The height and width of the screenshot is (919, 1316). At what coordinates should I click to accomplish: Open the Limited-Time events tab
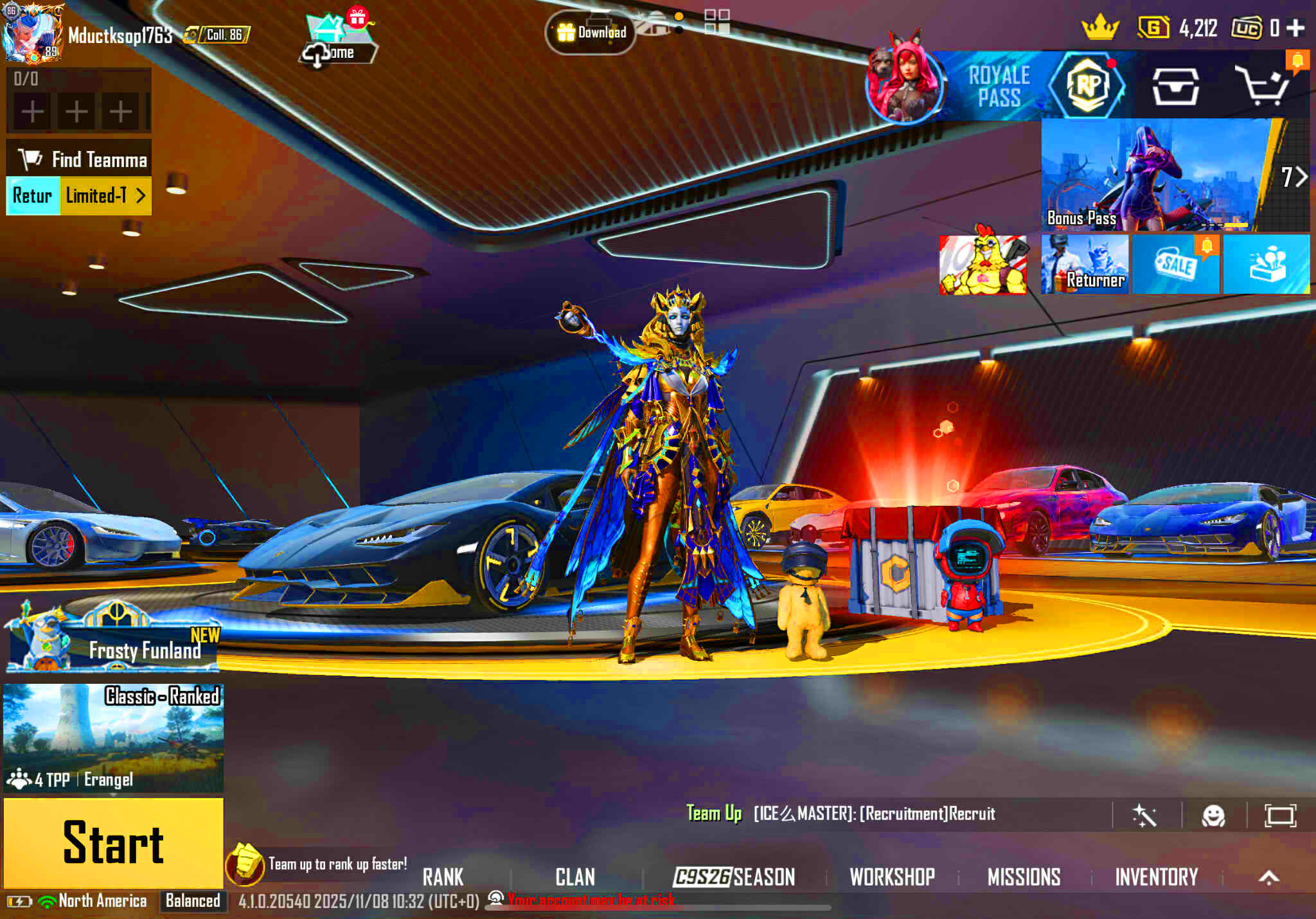pyautogui.click(x=105, y=195)
